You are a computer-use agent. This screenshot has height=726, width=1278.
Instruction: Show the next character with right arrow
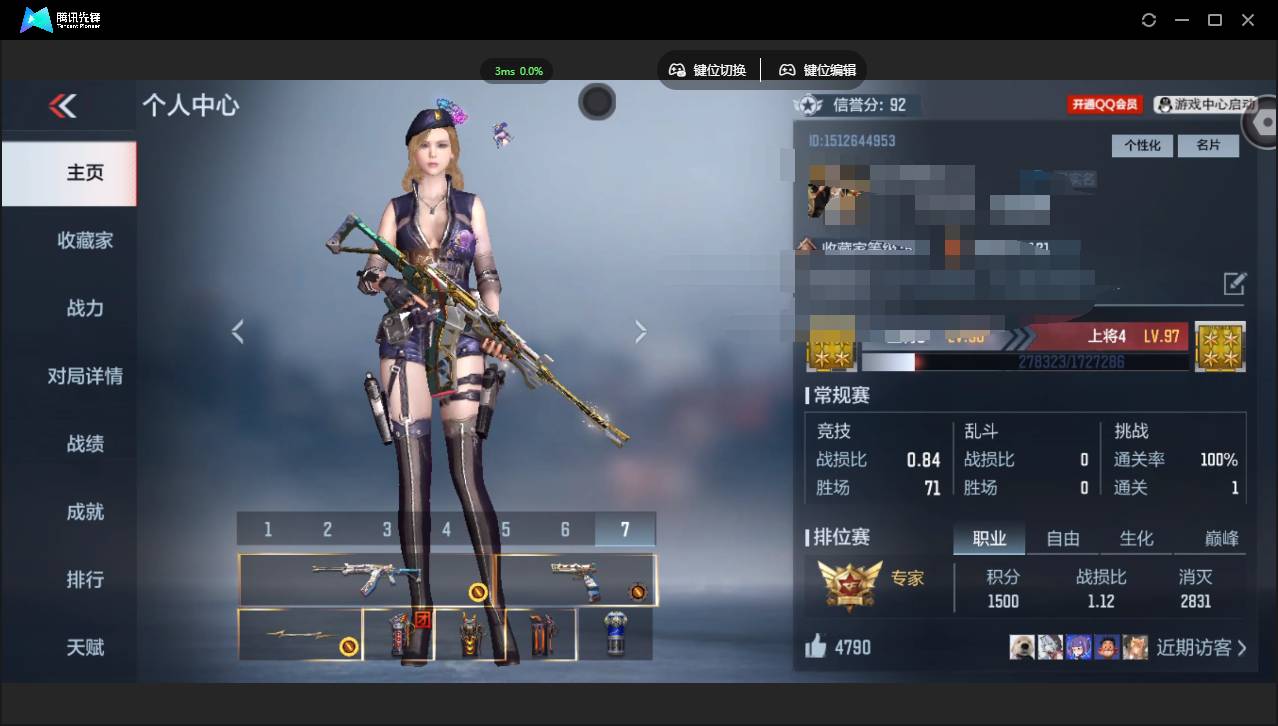tap(641, 332)
